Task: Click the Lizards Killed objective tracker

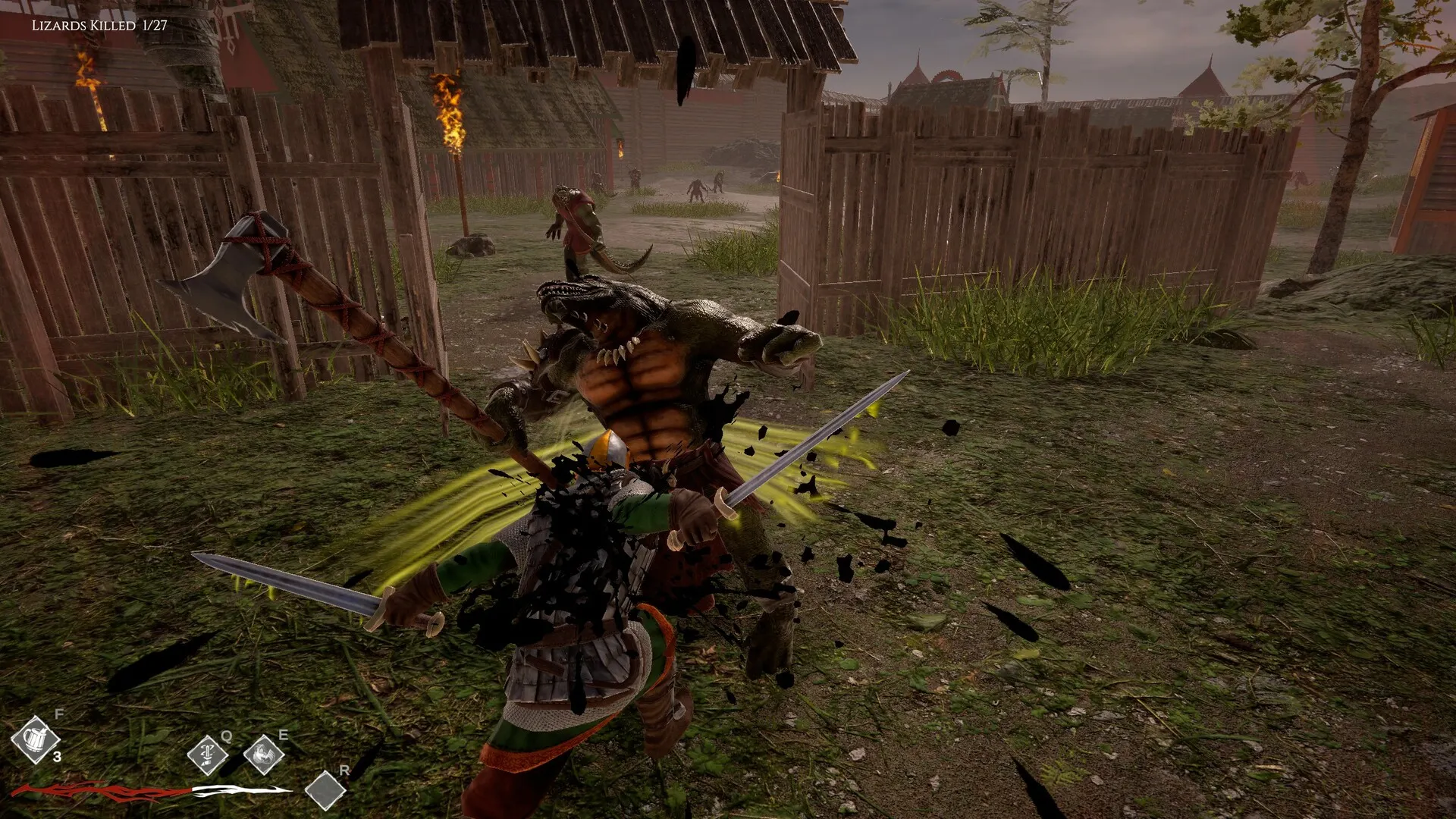Action: 99,25
